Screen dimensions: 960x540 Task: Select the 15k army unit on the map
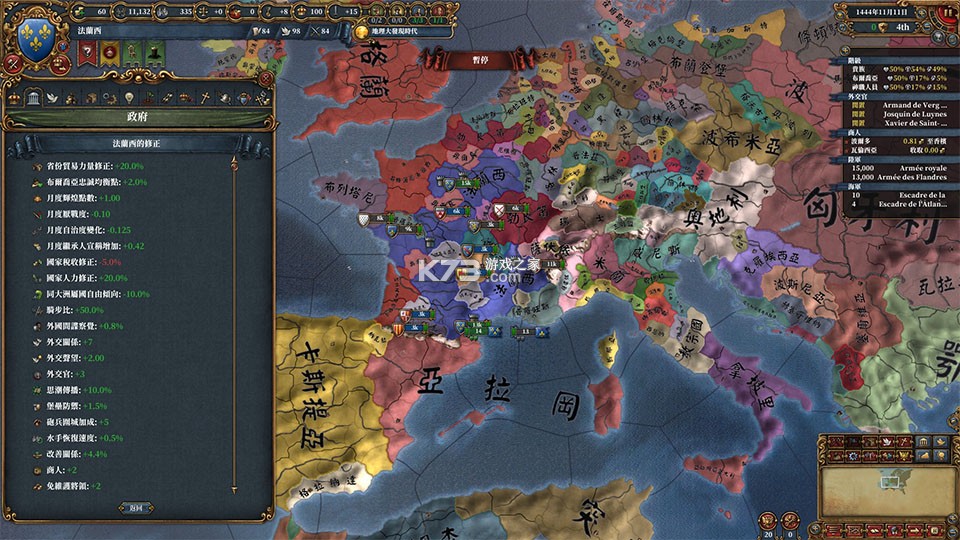click(x=462, y=185)
